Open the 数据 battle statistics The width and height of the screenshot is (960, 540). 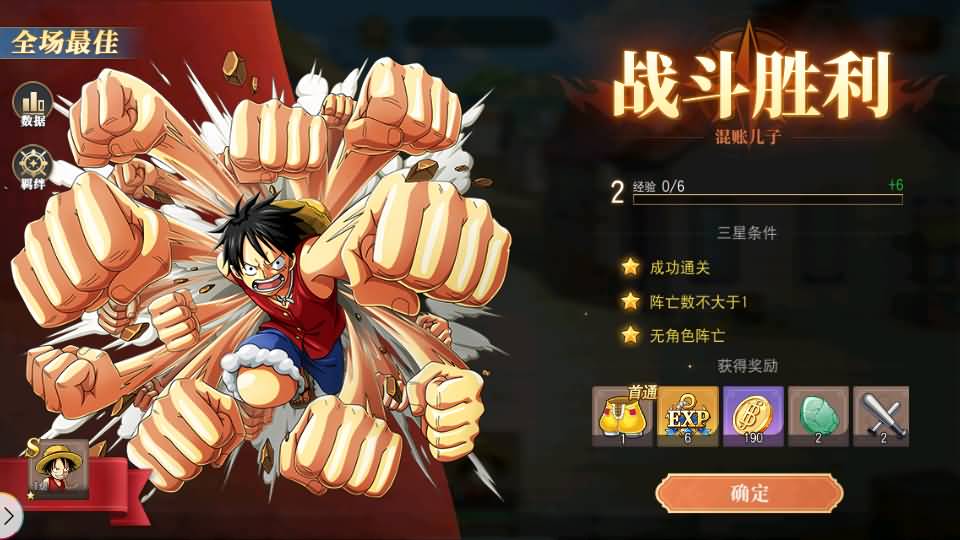(33, 103)
